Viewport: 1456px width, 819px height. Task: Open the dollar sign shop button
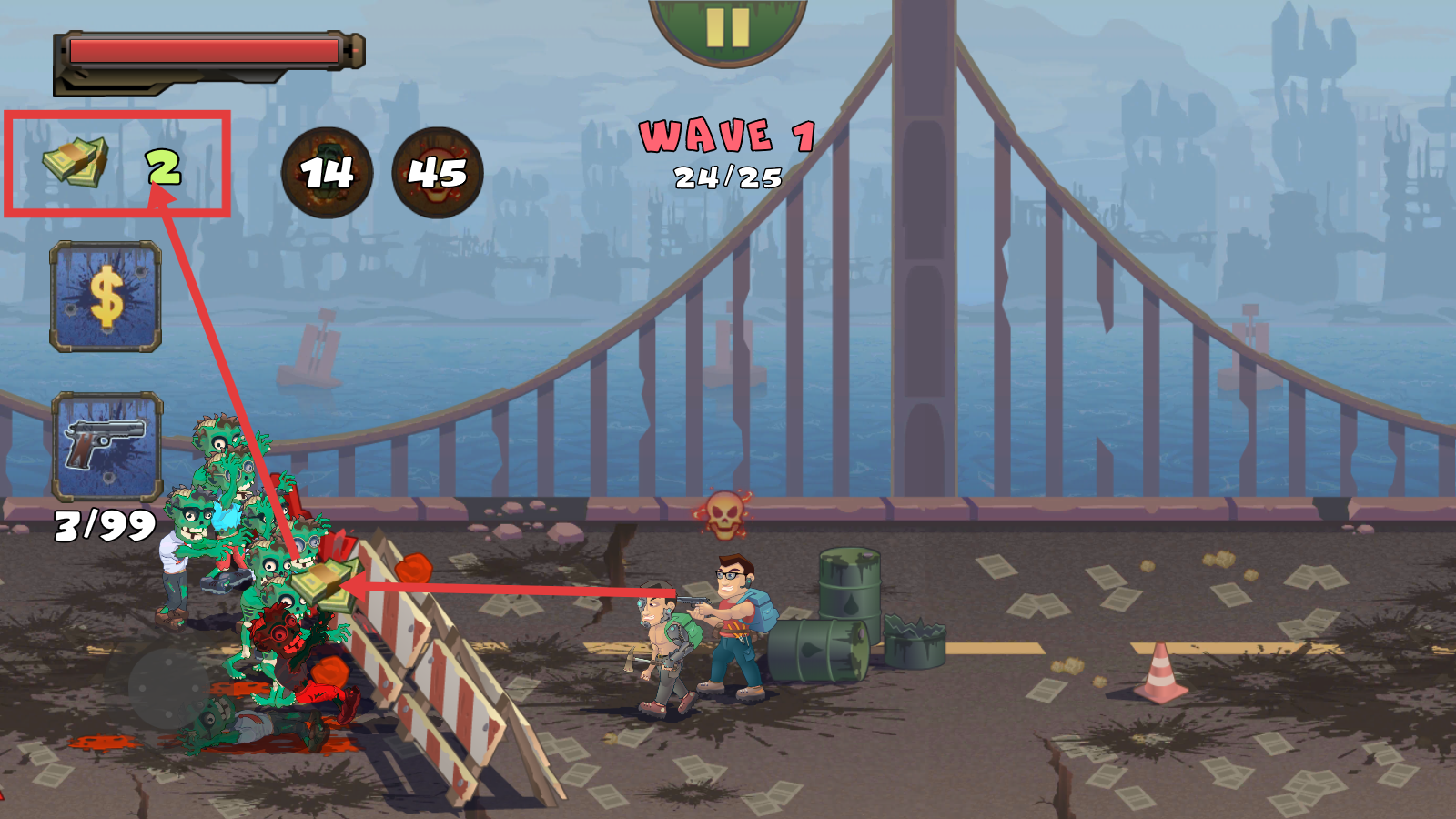pos(106,297)
